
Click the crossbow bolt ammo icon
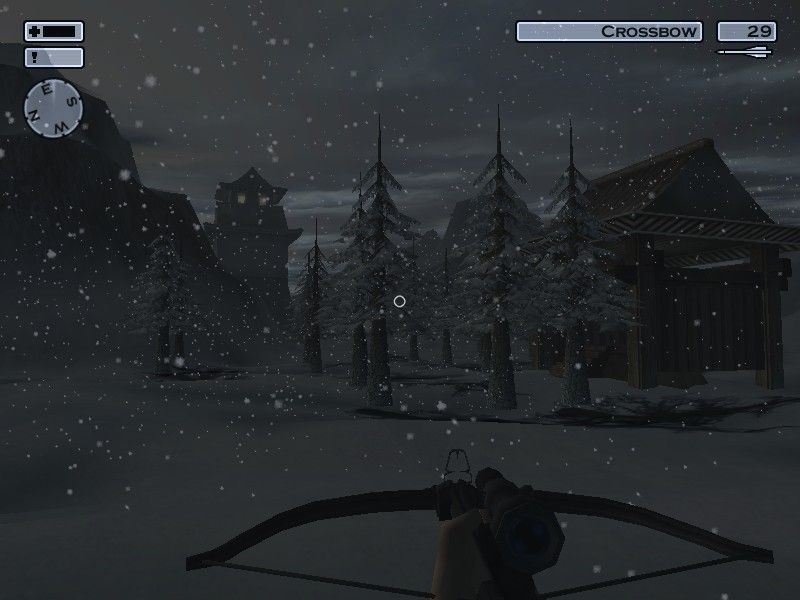(746, 52)
